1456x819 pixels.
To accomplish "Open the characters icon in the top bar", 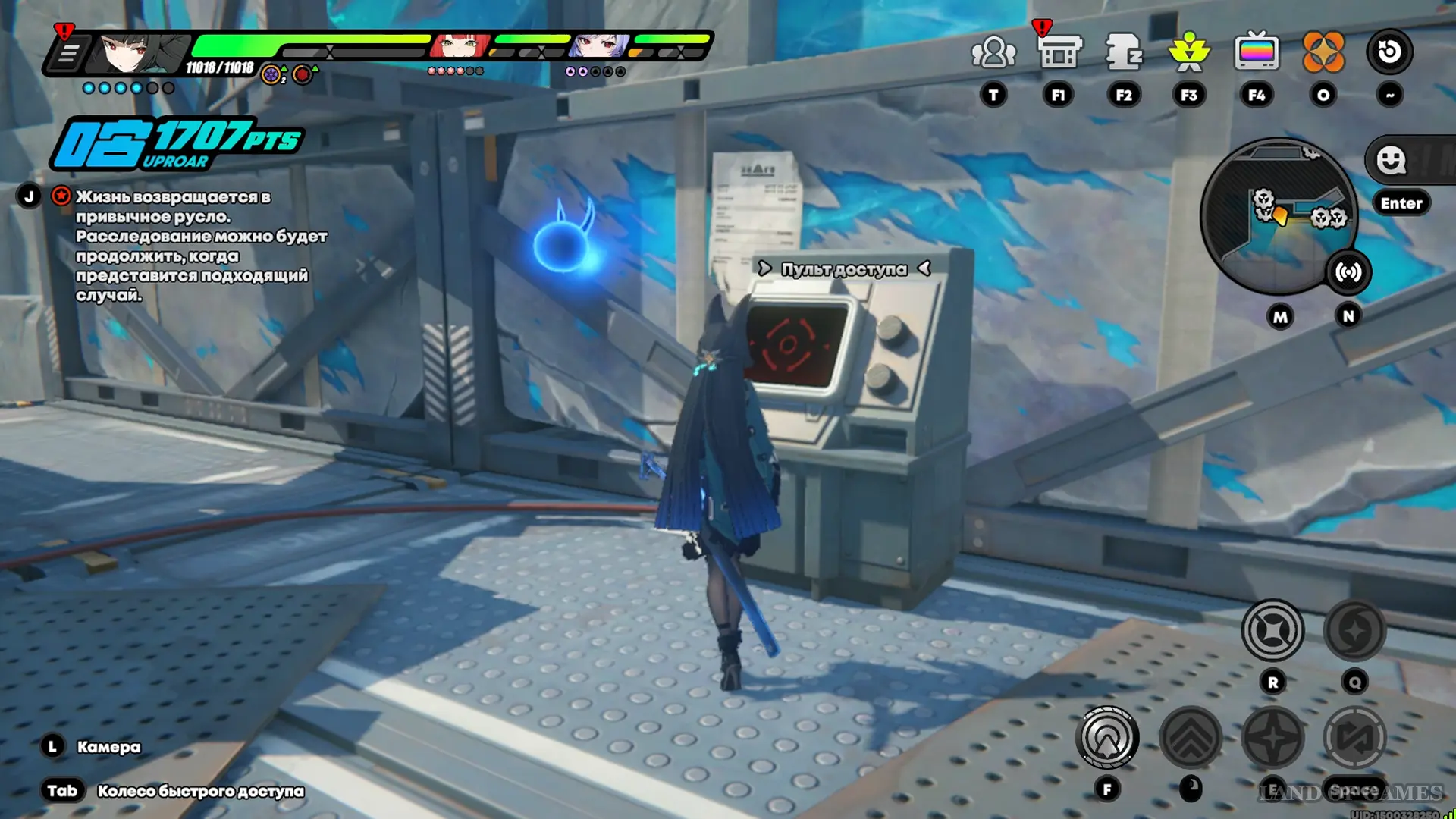I will point(993,53).
